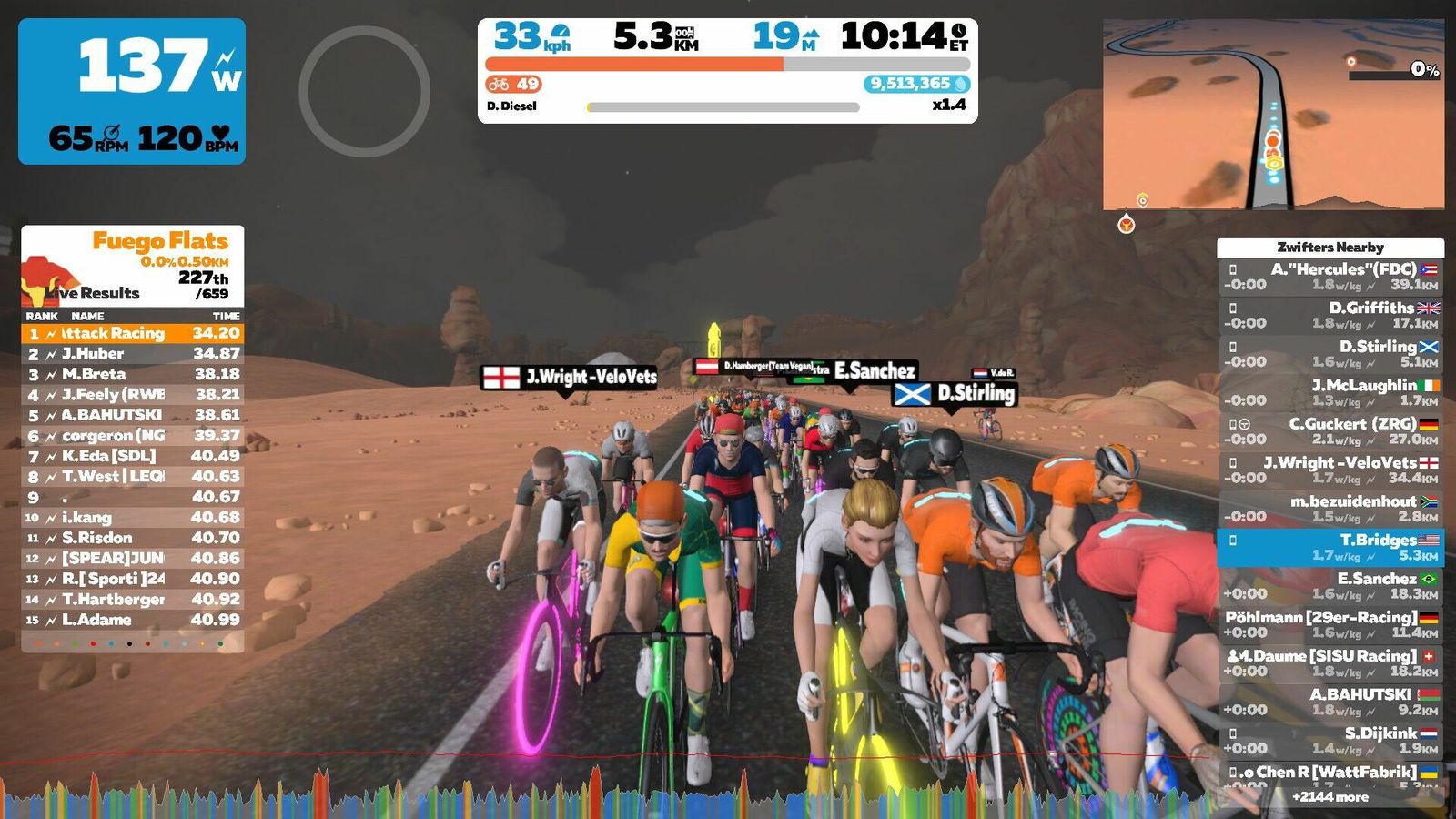The image size is (1456, 819).
Task: Open the 137 watt power panel
Action: click(132, 91)
